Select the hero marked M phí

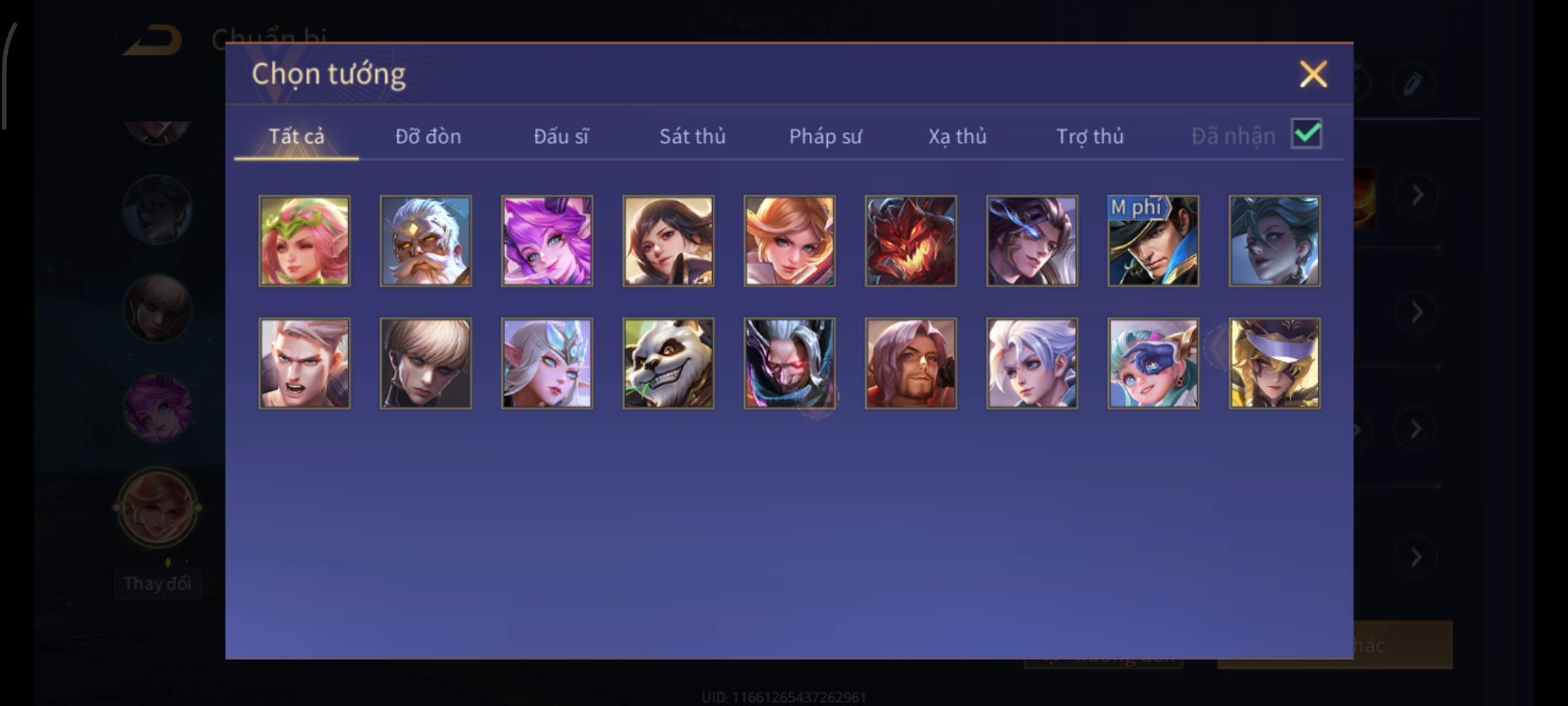(1153, 241)
